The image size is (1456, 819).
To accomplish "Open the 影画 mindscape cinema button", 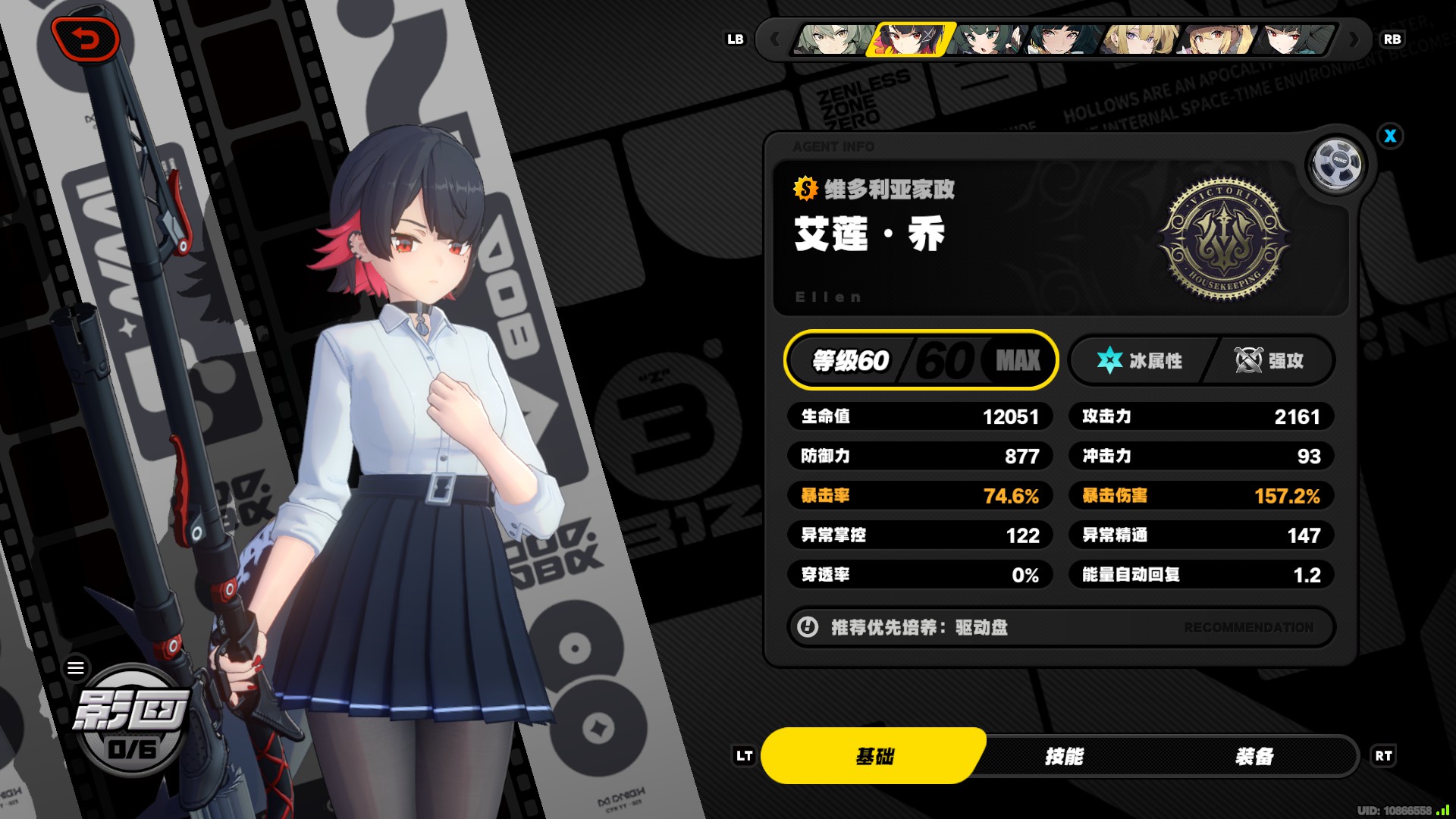I will [x=131, y=720].
